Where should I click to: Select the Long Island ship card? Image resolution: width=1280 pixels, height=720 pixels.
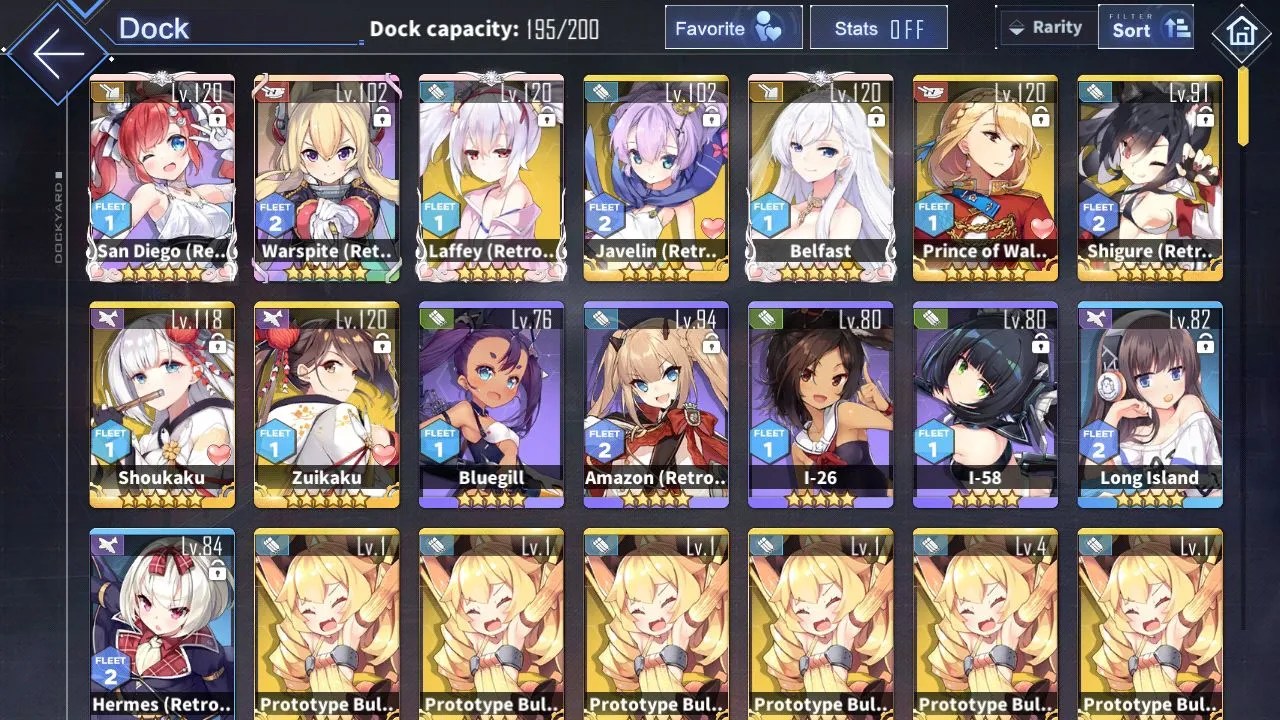pyautogui.click(x=1150, y=404)
